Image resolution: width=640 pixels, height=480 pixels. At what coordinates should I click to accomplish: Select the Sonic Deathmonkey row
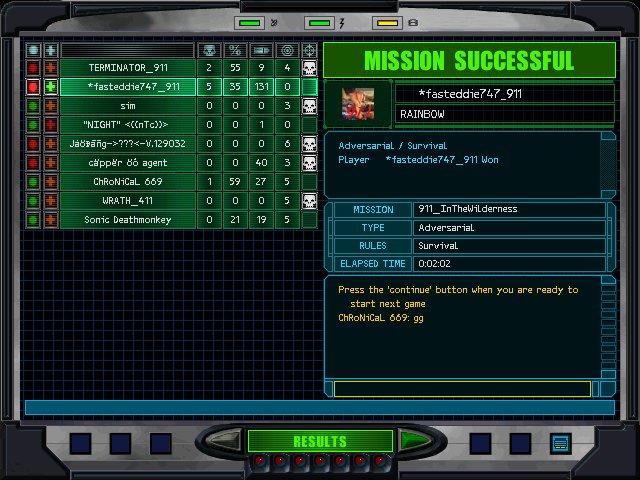(127, 220)
